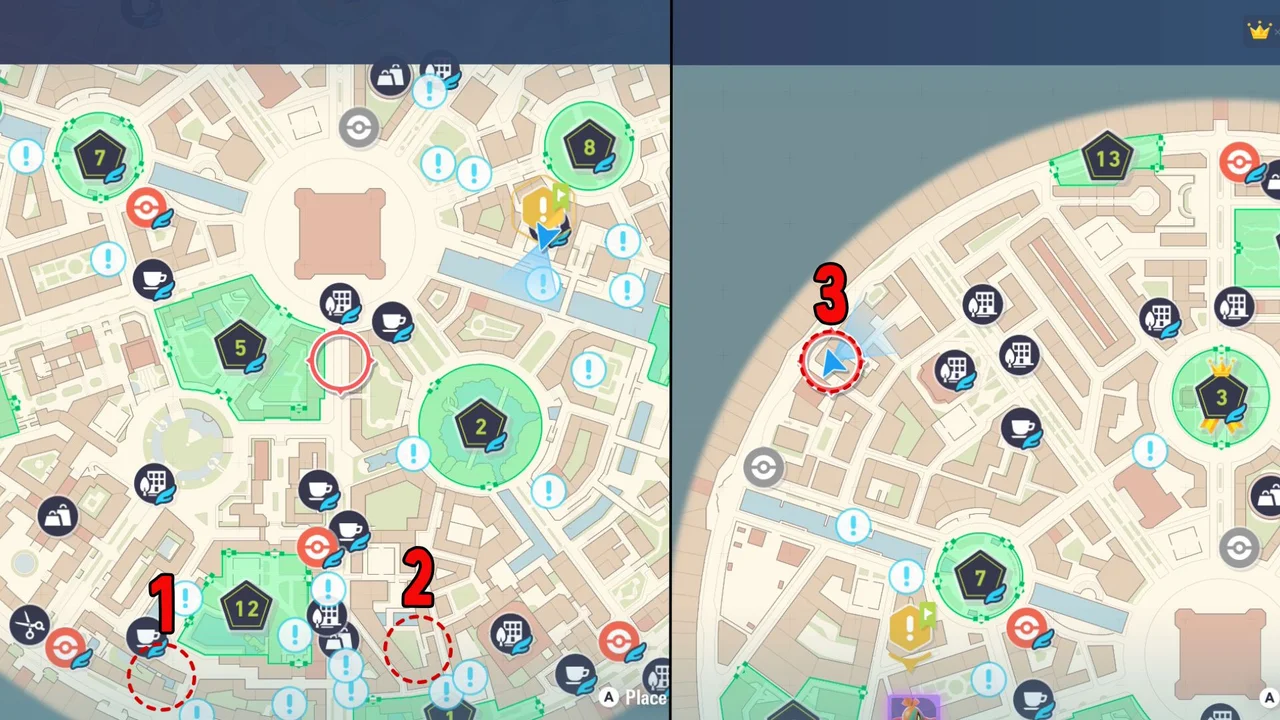Image resolution: width=1280 pixels, height=720 pixels.
Task: Click the red circle outline marker near center
Action: tap(343, 362)
